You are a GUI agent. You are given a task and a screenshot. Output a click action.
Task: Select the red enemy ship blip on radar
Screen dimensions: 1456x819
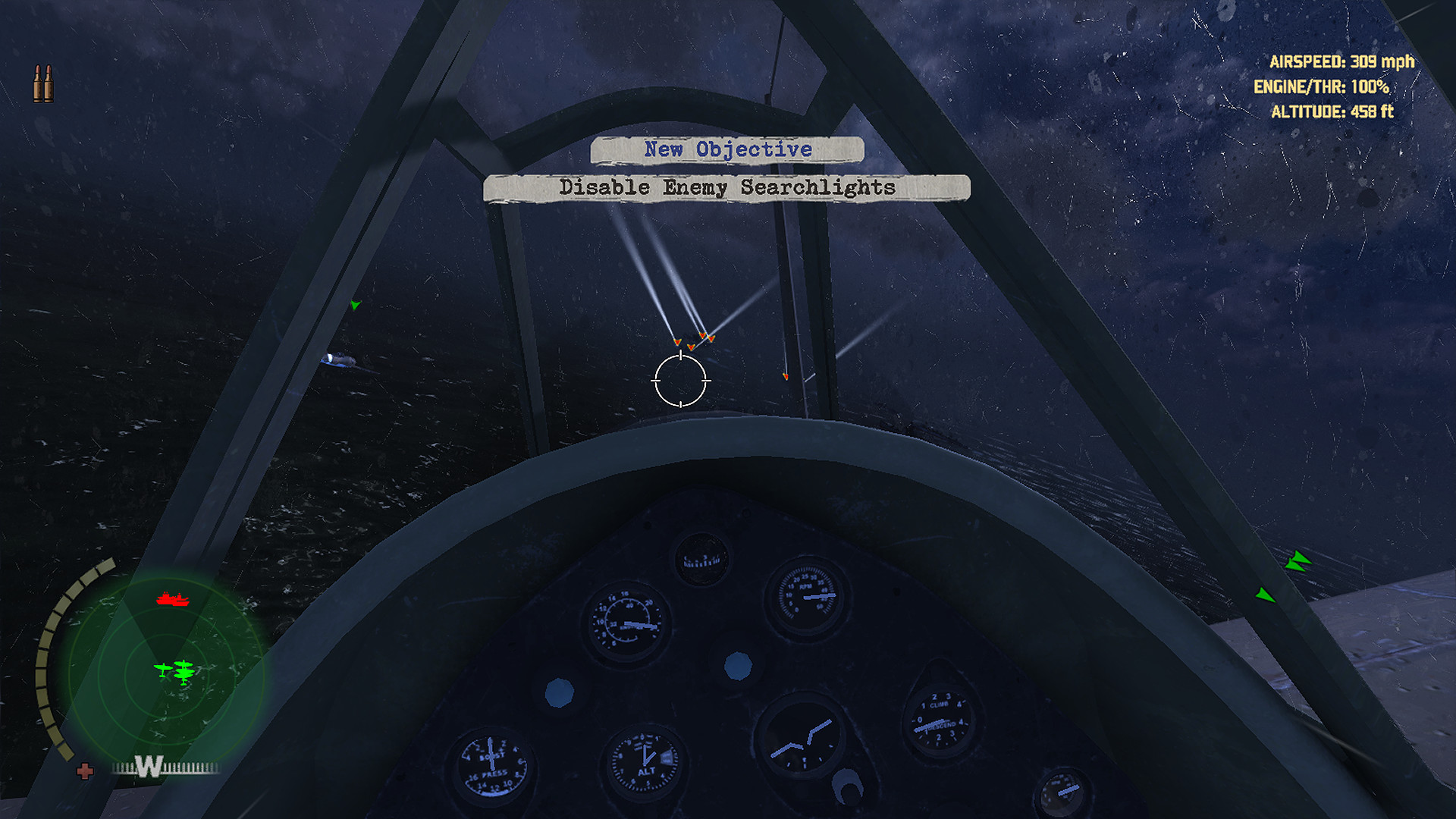tap(172, 599)
